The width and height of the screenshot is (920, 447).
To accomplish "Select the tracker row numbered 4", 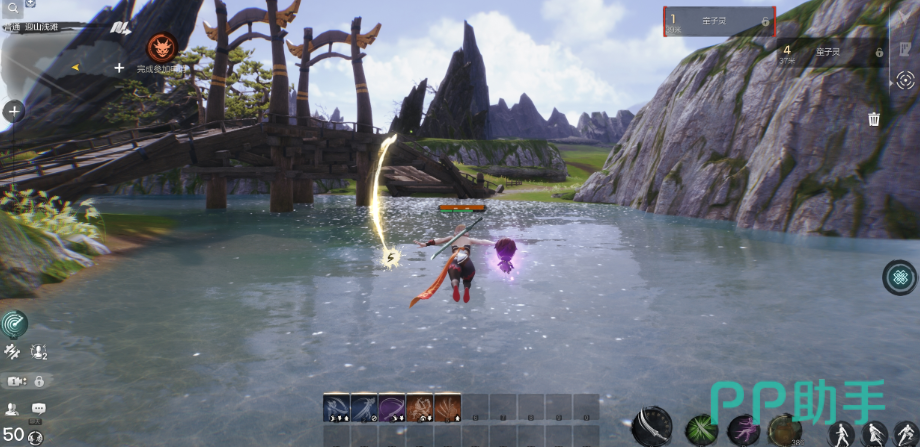I will 831,52.
